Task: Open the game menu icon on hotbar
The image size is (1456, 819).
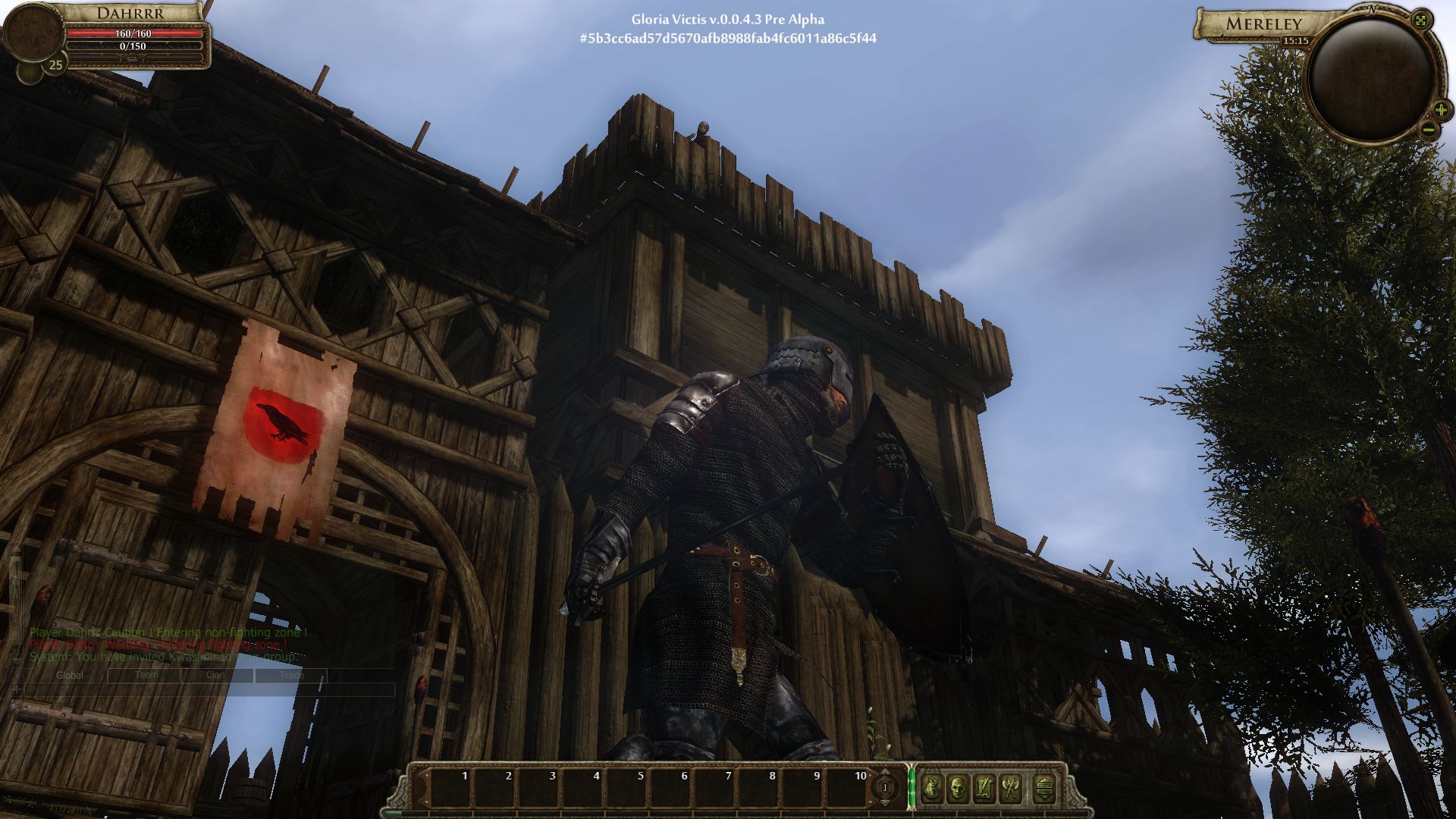Action: point(1044,788)
